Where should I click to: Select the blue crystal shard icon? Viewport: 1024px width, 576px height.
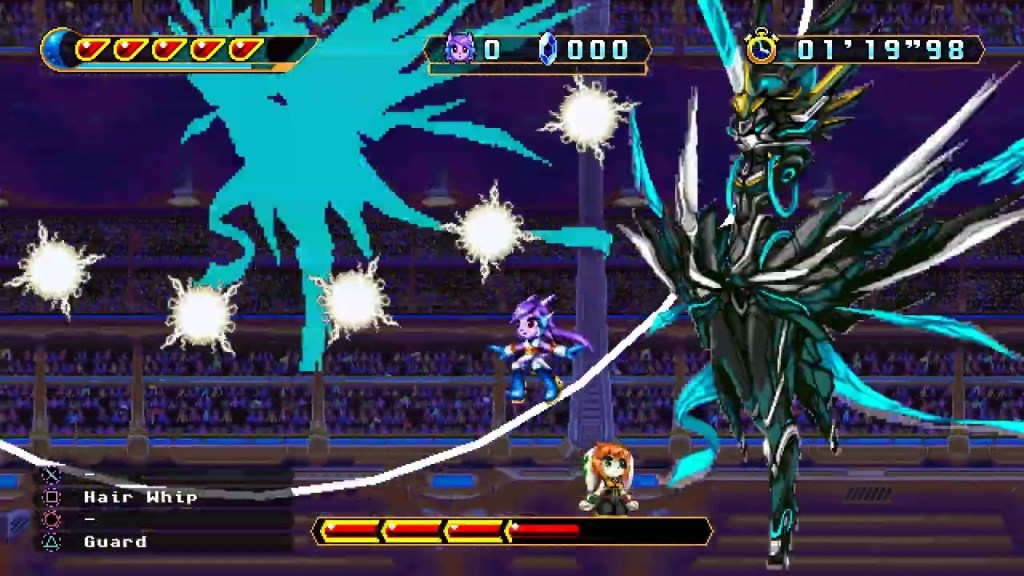pyautogui.click(x=548, y=49)
